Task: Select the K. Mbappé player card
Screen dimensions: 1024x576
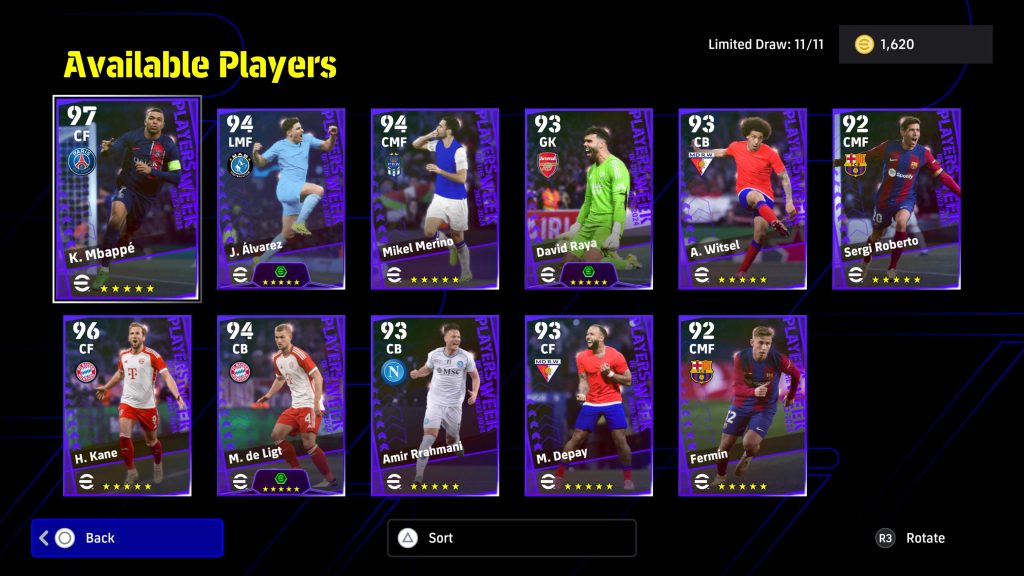Action: coord(127,198)
